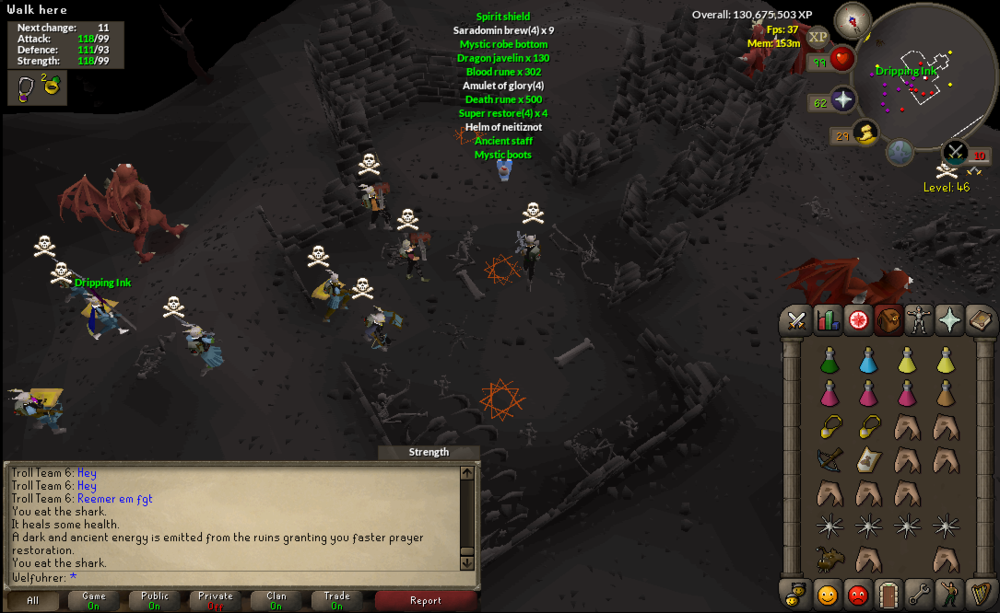
Task: Toggle run with the boot energy orb
Action: click(x=866, y=133)
